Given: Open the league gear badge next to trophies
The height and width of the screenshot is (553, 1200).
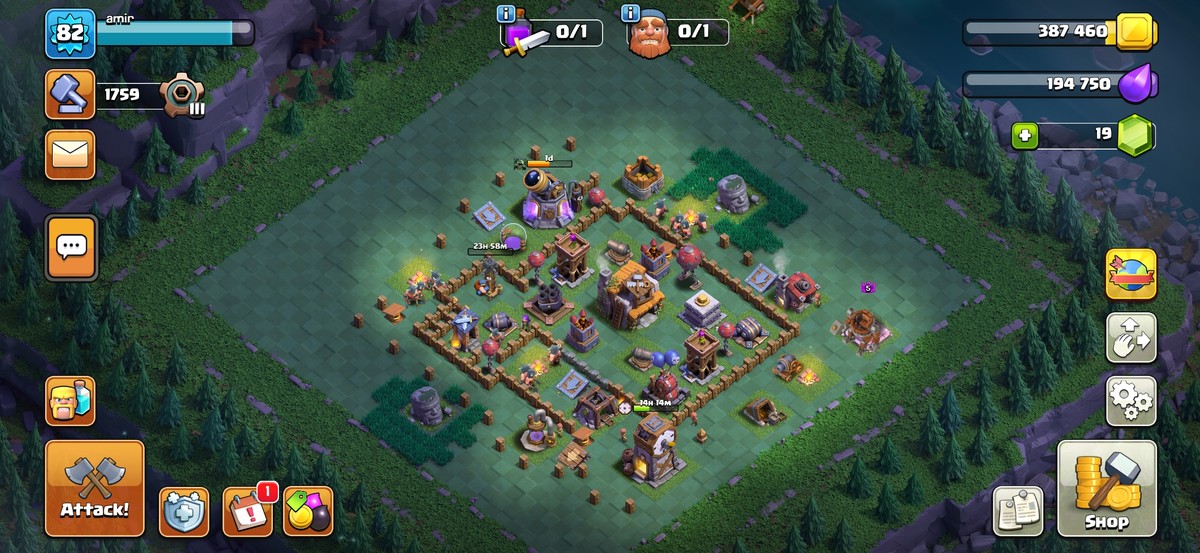Looking at the screenshot, I should click(183, 96).
